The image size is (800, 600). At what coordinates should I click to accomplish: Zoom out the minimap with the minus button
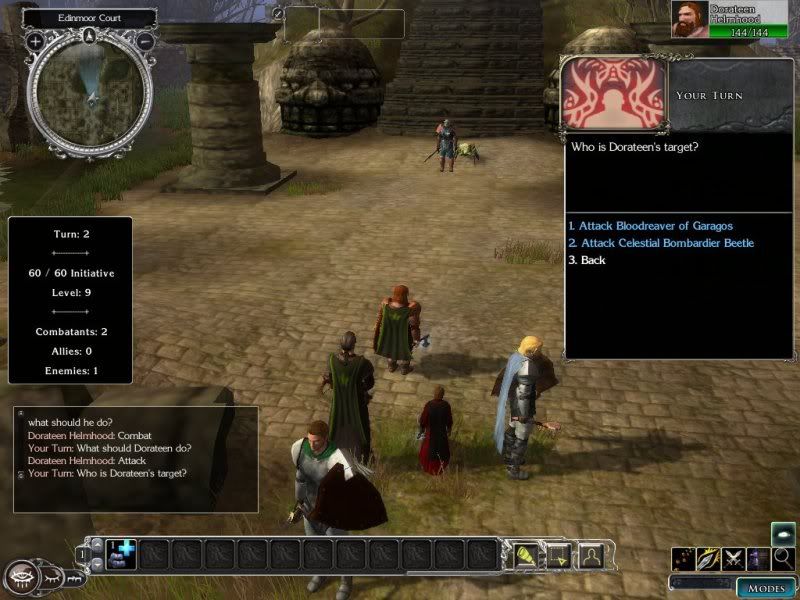point(145,42)
